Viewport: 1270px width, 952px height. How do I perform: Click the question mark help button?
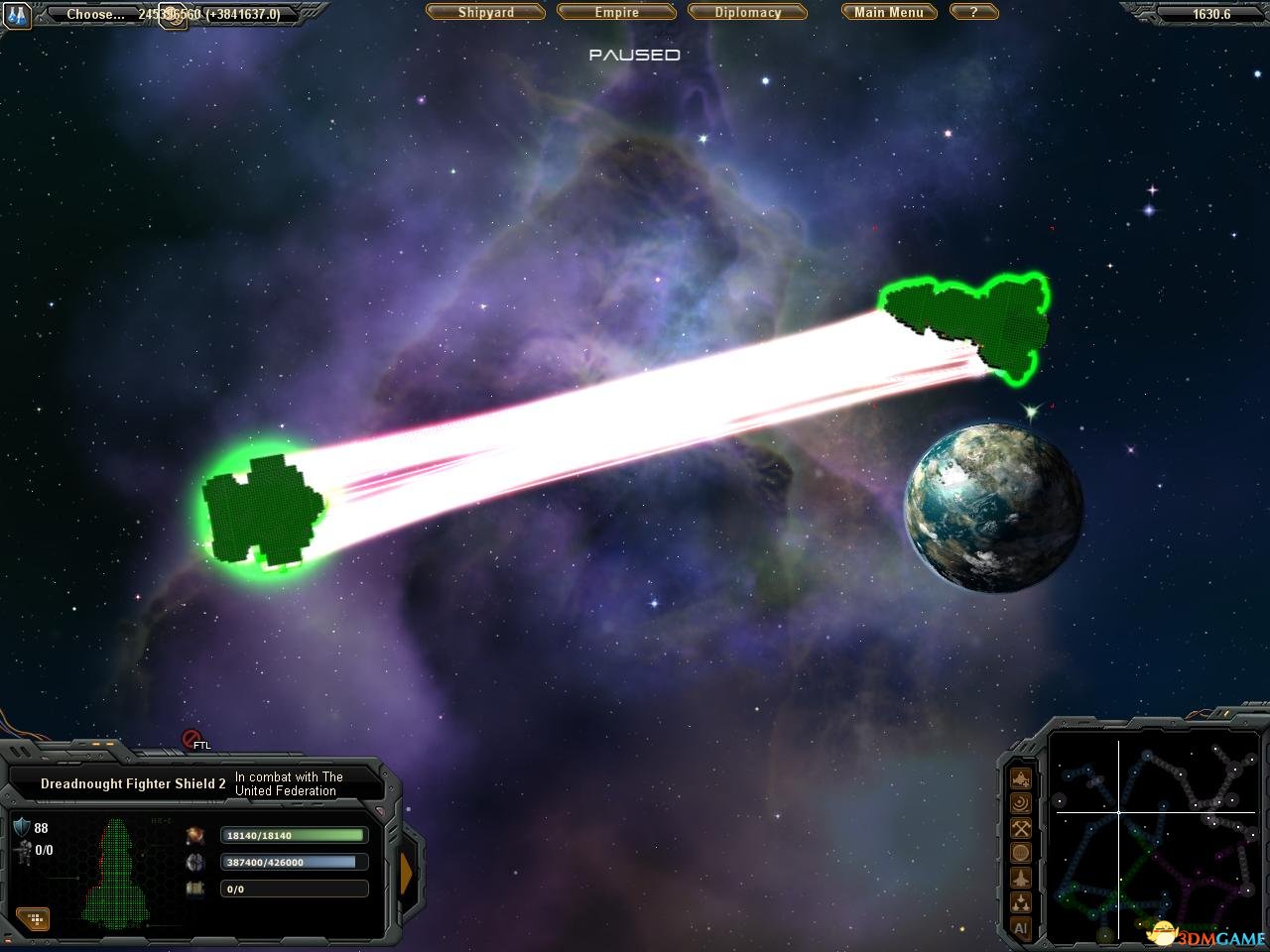click(973, 13)
